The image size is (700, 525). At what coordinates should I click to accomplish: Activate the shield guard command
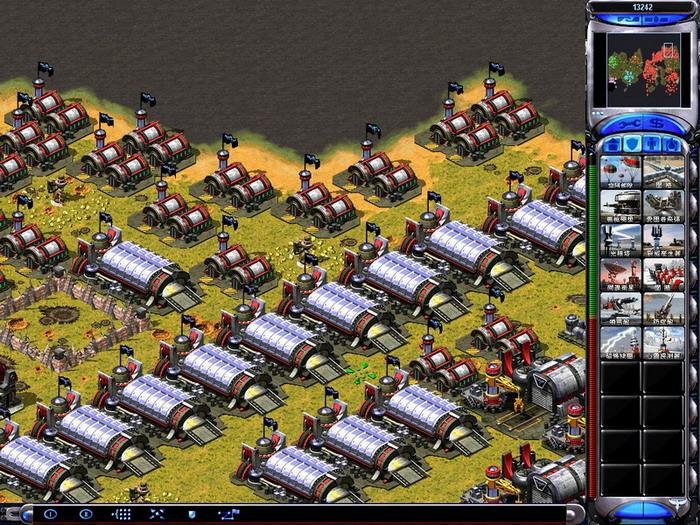click(x=191, y=514)
